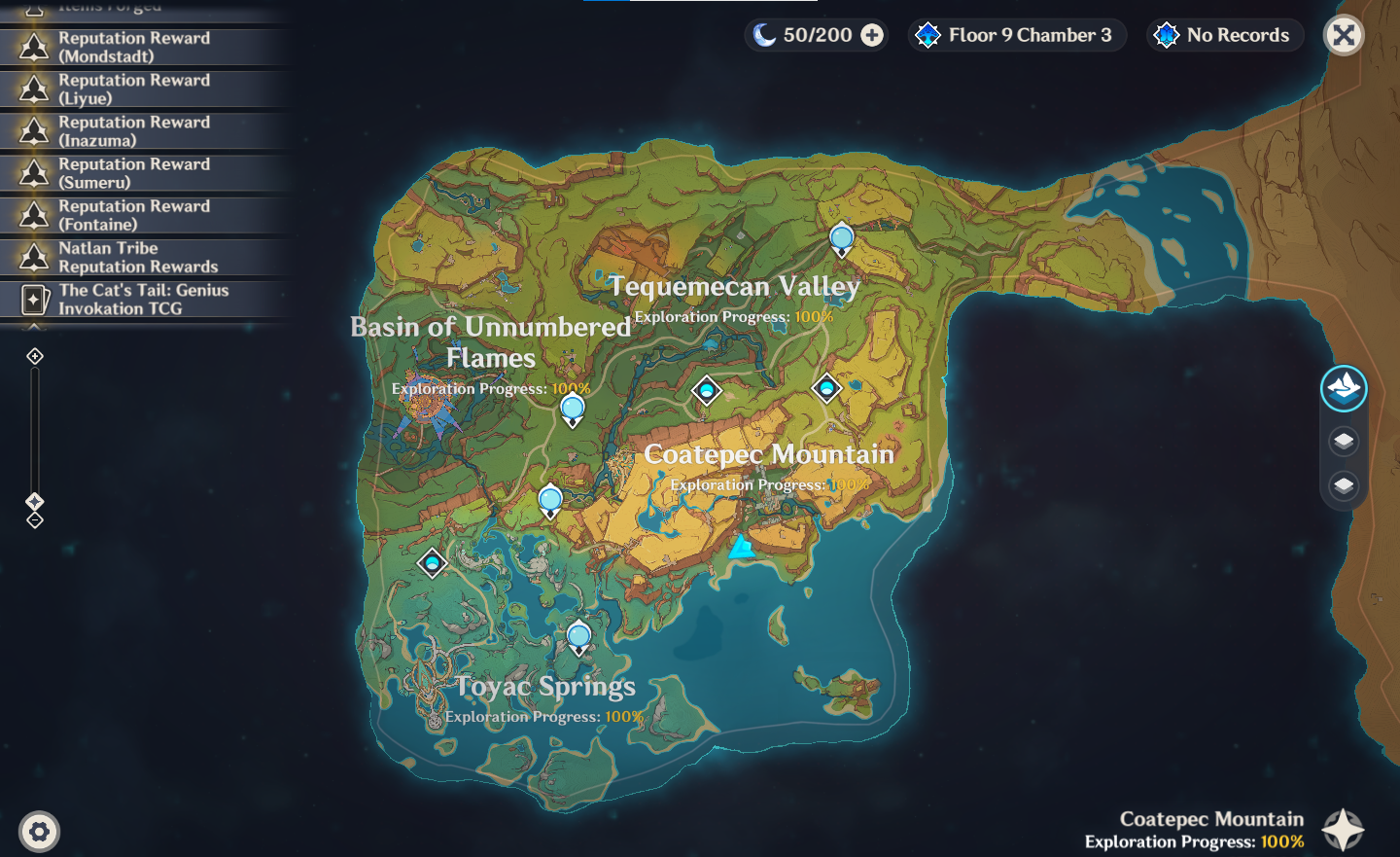1400x857 pixels.
Task: Click the compass icon at the bottom right
Action: [1345, 828]
